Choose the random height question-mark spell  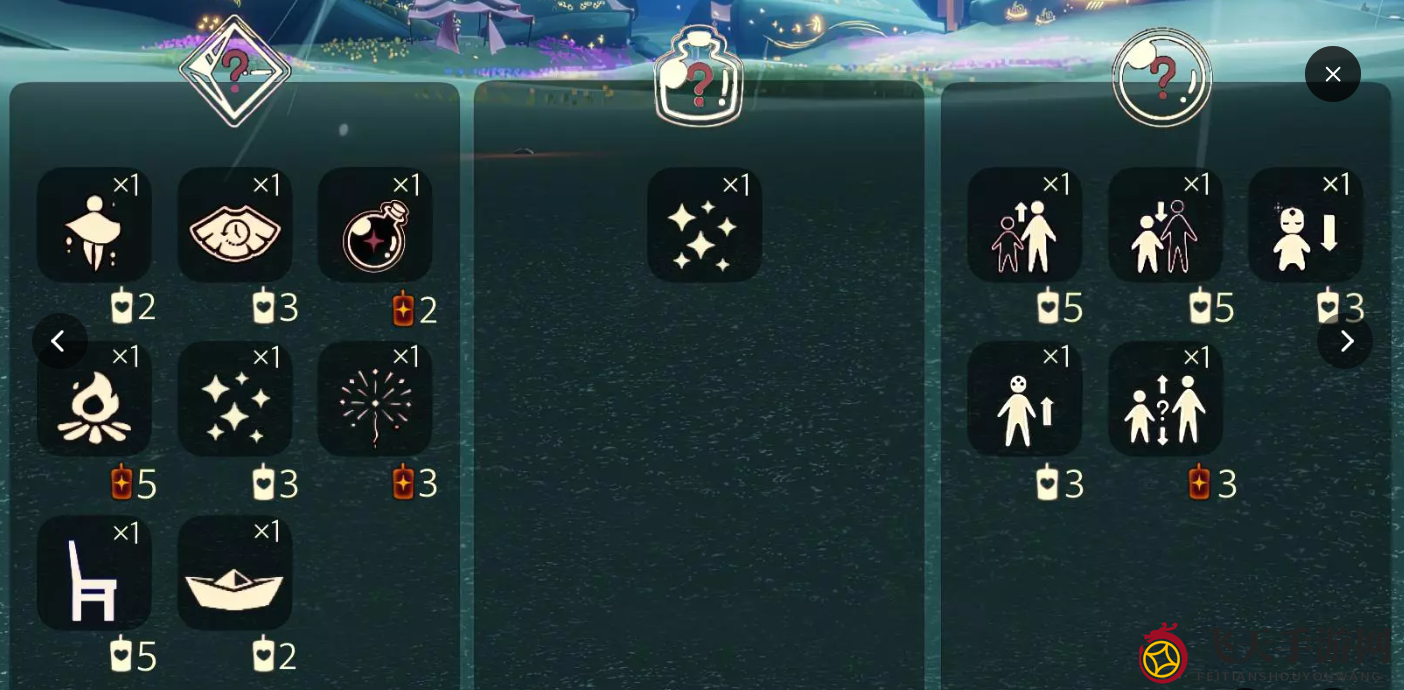coord(1165,399)
